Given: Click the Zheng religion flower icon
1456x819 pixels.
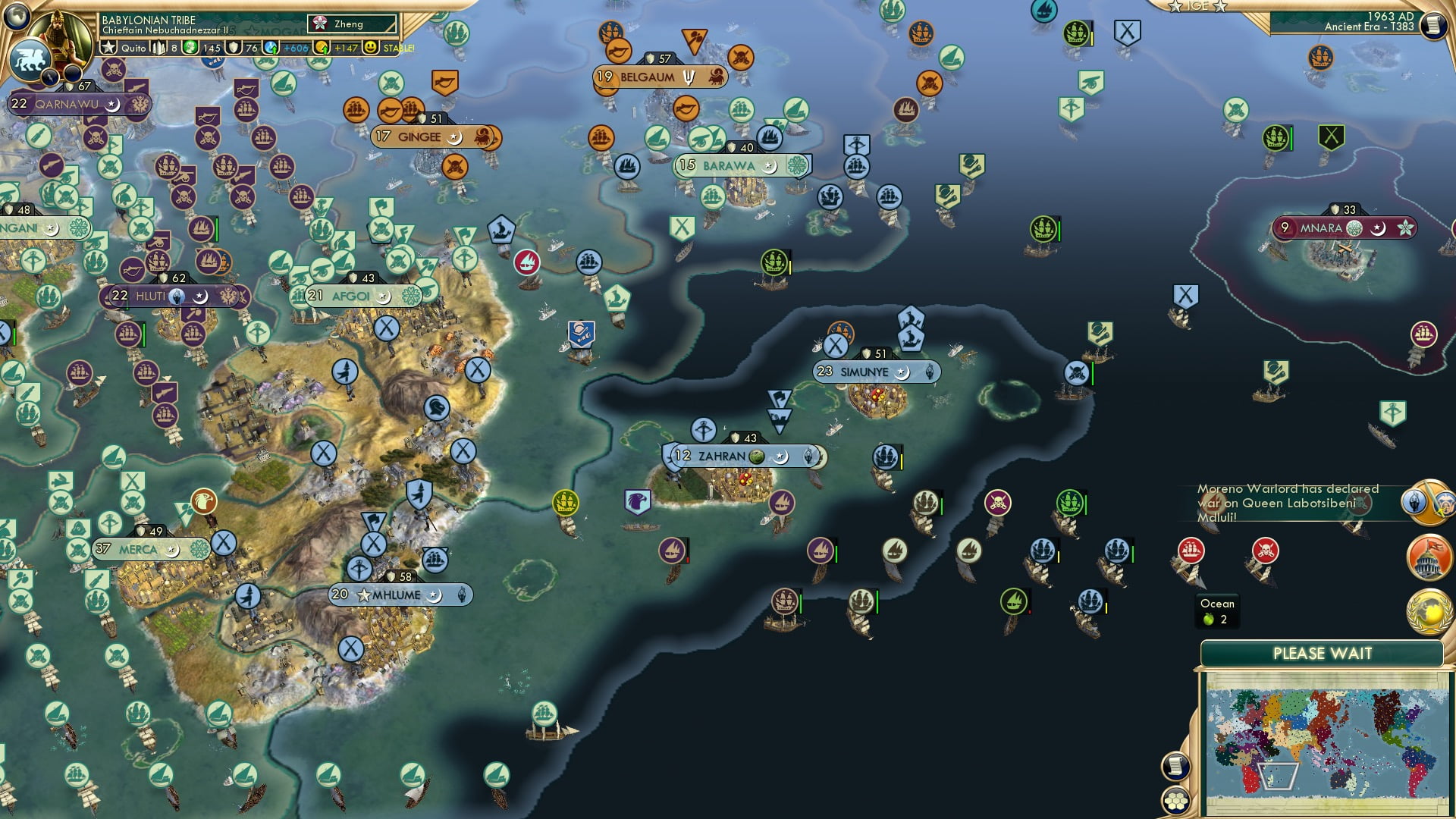Looking at the screenshot, I should pyautogui.click(x=320, y=24).
